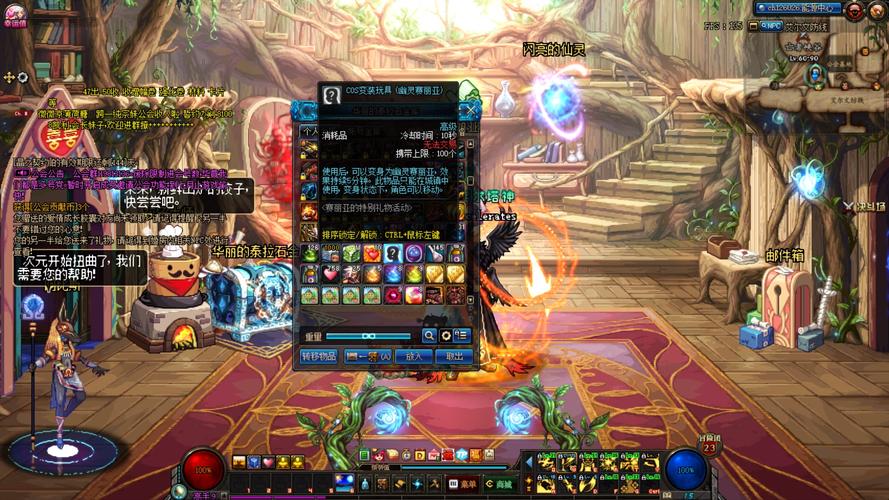Toggle the storage sort list button

point(461,336)
